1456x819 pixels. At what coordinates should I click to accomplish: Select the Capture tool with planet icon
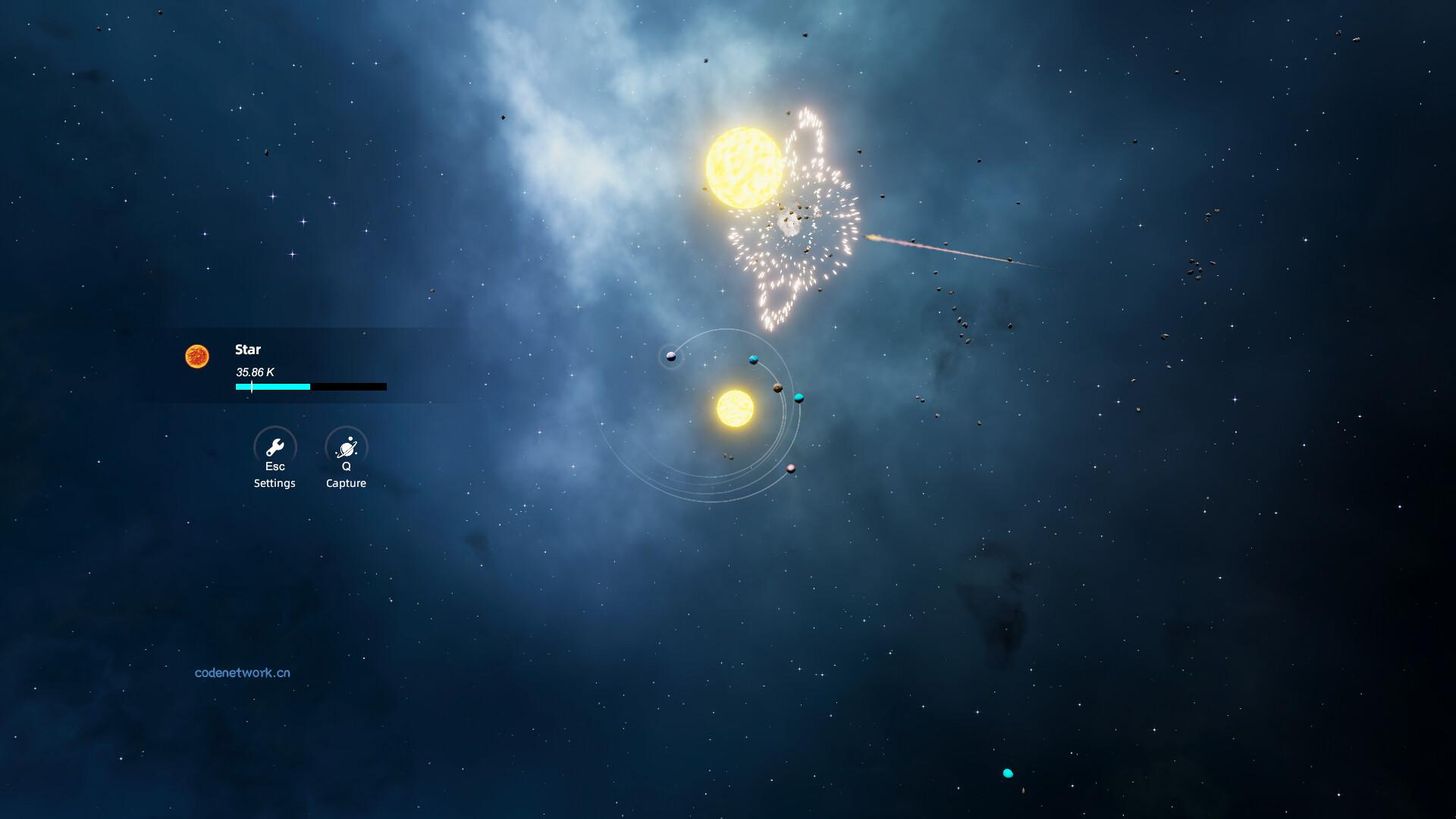pyautogui.click(x=347, y=447)
